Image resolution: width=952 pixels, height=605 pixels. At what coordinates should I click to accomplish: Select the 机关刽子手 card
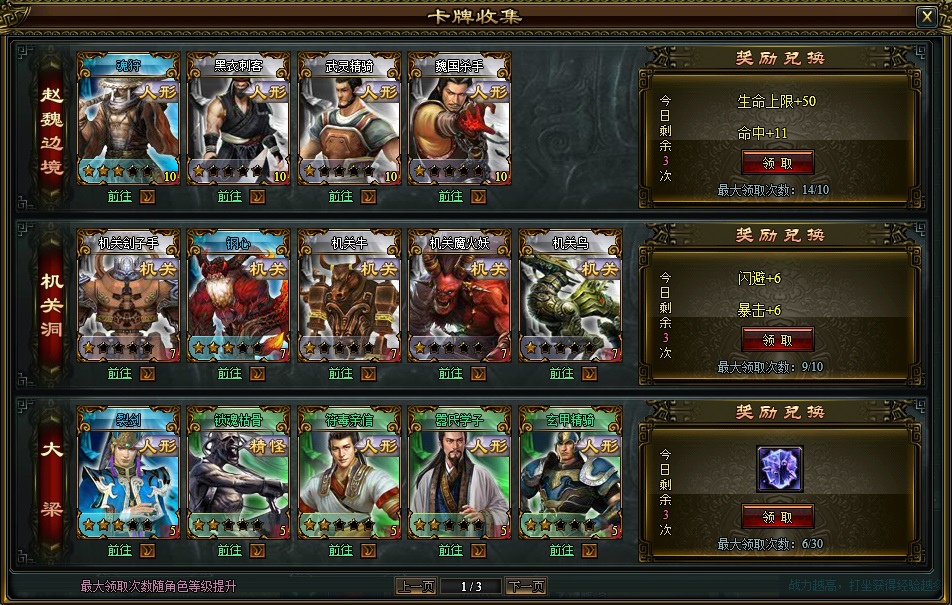pos(128,296)
